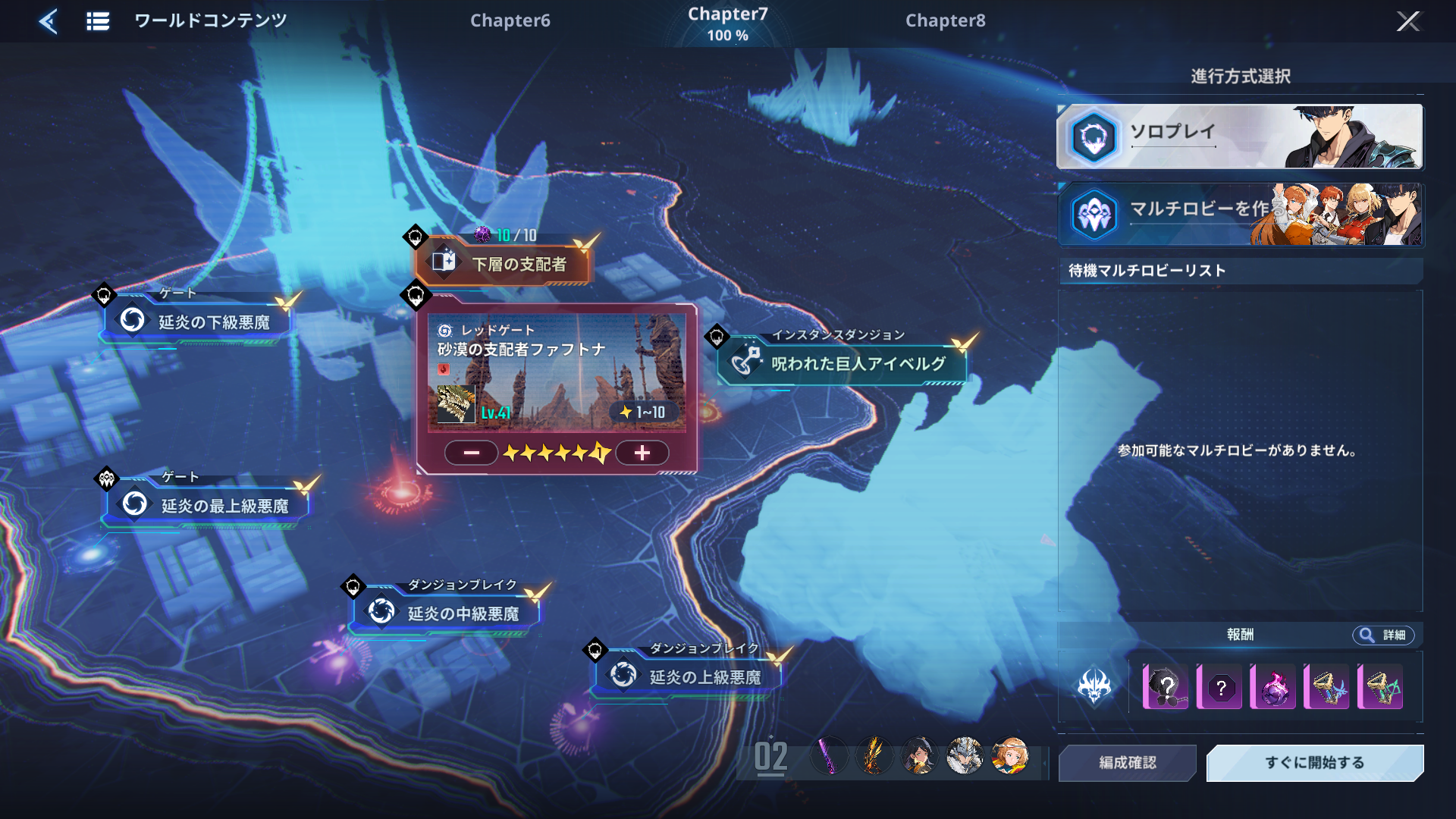Inspect the purple orb reward item
This screenshot has height=819, width=1456.
coord(1272,688)
